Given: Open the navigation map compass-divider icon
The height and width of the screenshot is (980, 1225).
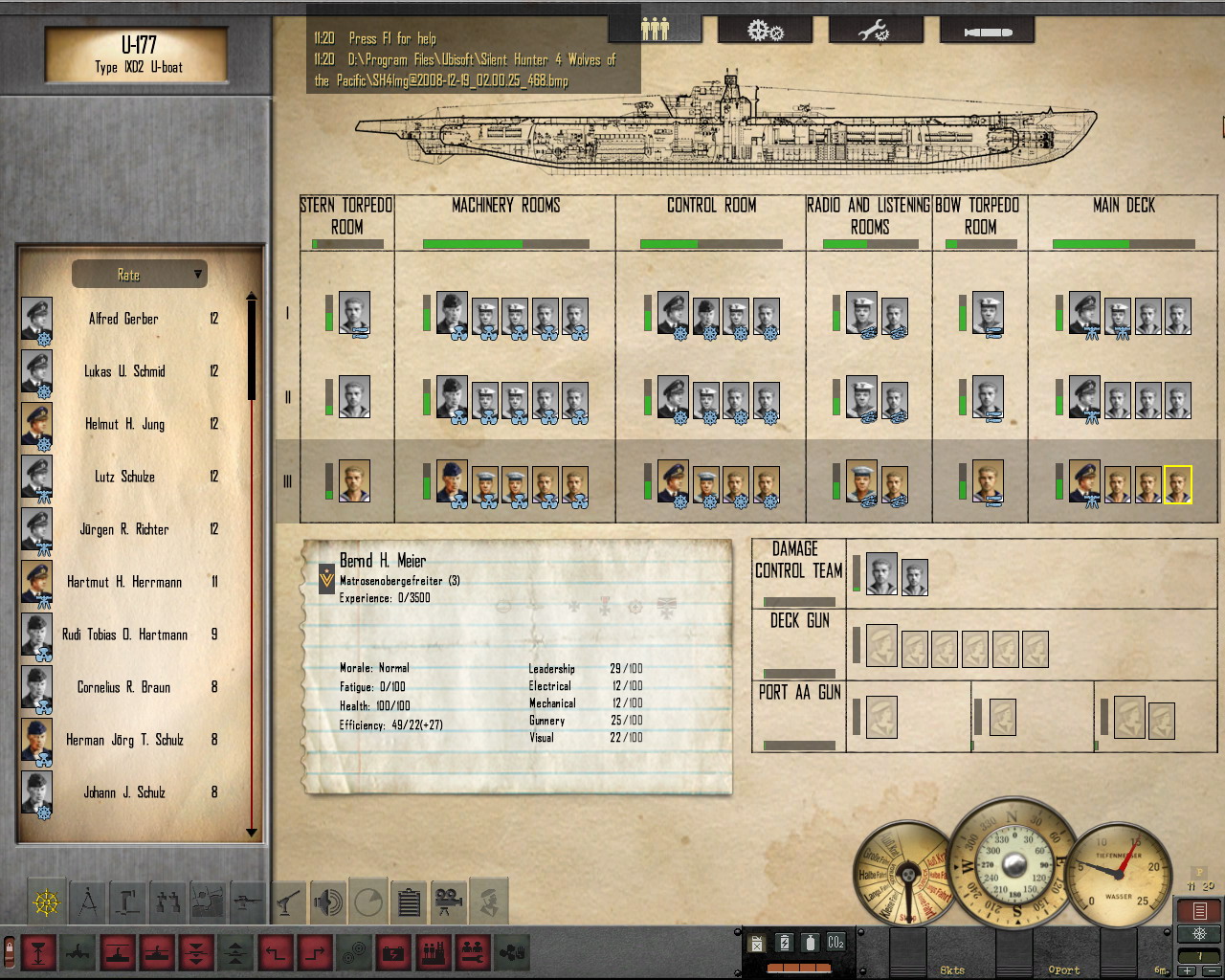Looking at the screenshot, I should (x=88, y=902).
